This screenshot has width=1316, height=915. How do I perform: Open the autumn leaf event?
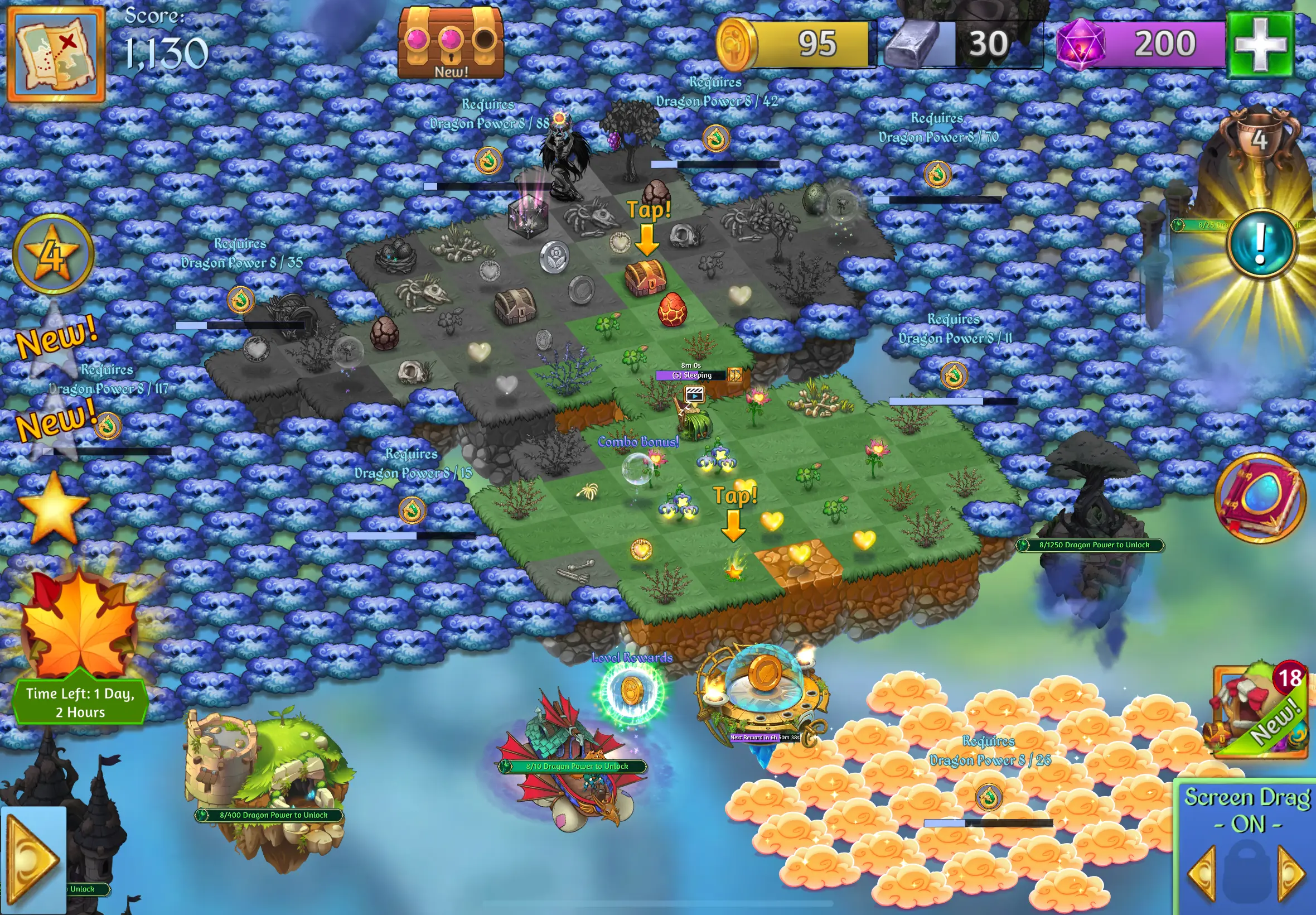[80, 628]
